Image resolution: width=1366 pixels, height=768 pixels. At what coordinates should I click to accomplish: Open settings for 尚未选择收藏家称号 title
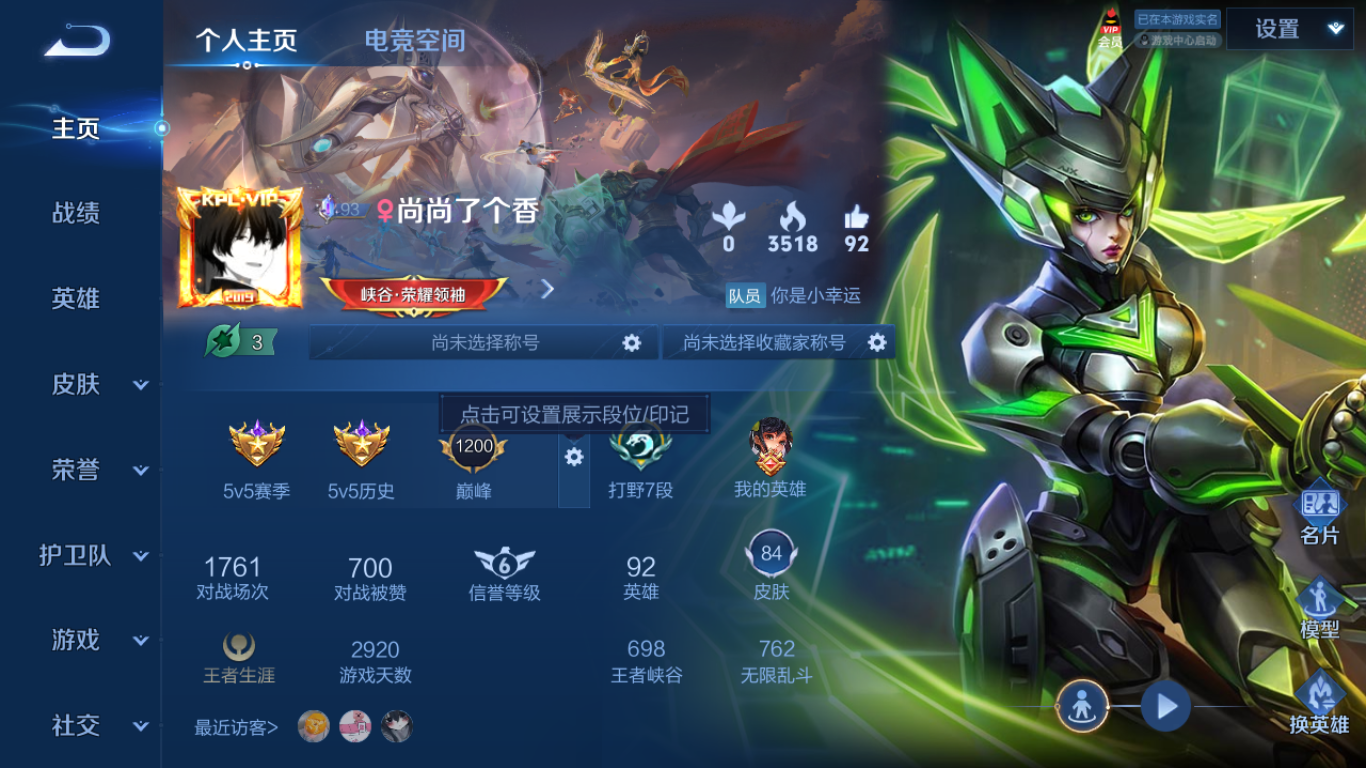pyautogui.click(x=877, y=343)
